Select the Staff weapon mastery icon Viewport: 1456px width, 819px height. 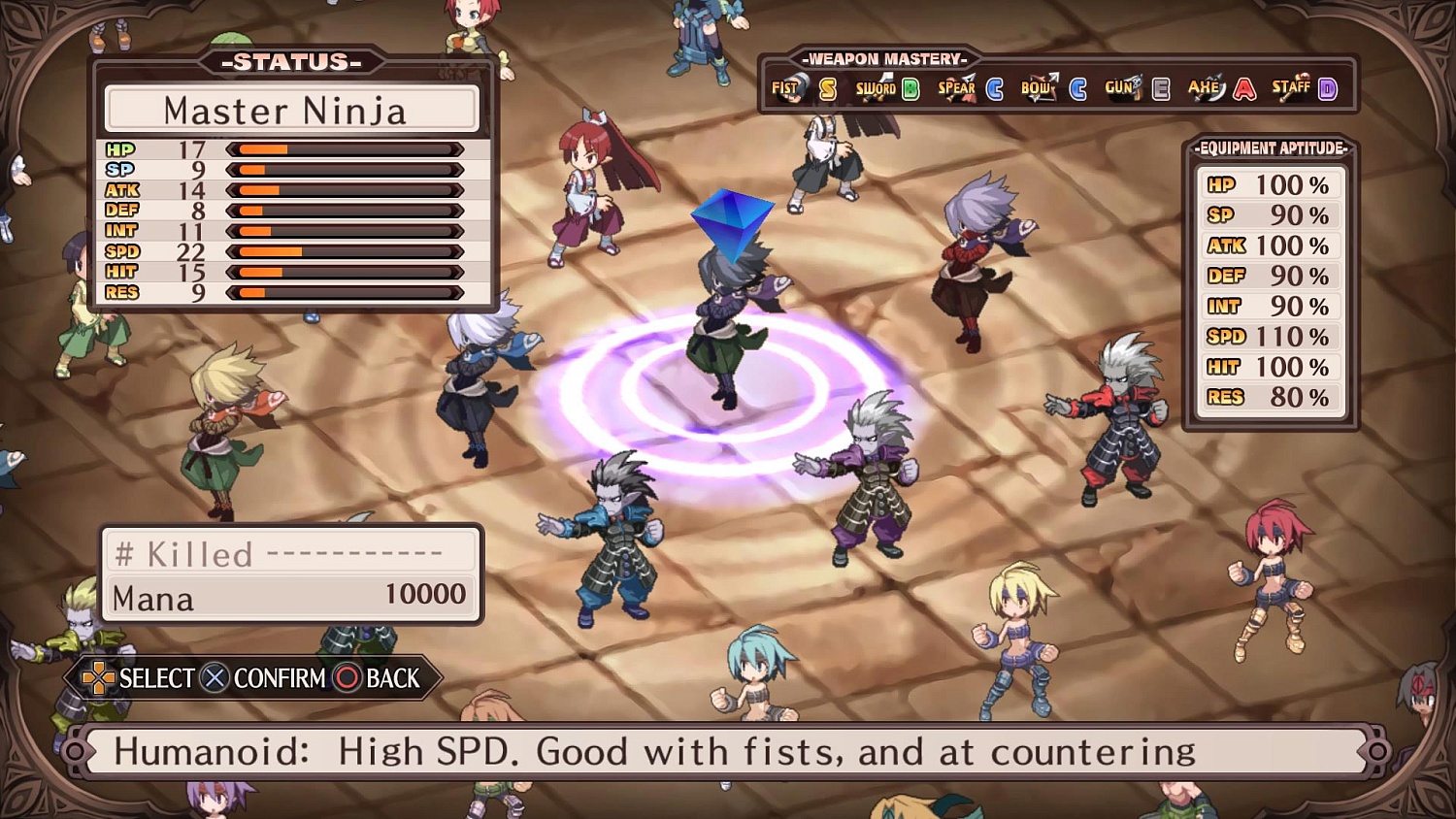pyautogui.click(x=1291, y=88)
